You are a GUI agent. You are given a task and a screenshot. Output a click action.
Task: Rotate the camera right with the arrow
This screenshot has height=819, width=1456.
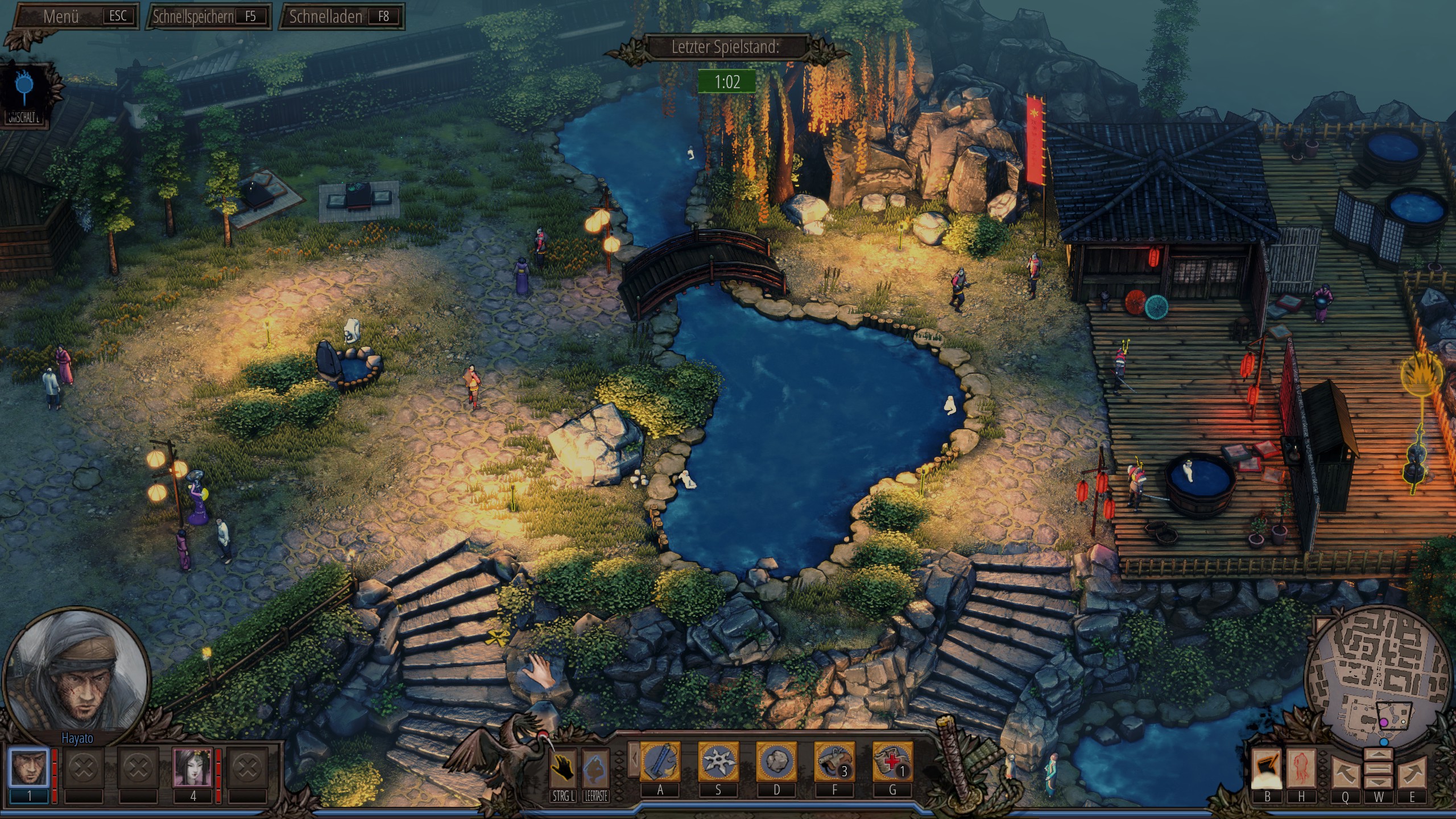(1413, 772)
